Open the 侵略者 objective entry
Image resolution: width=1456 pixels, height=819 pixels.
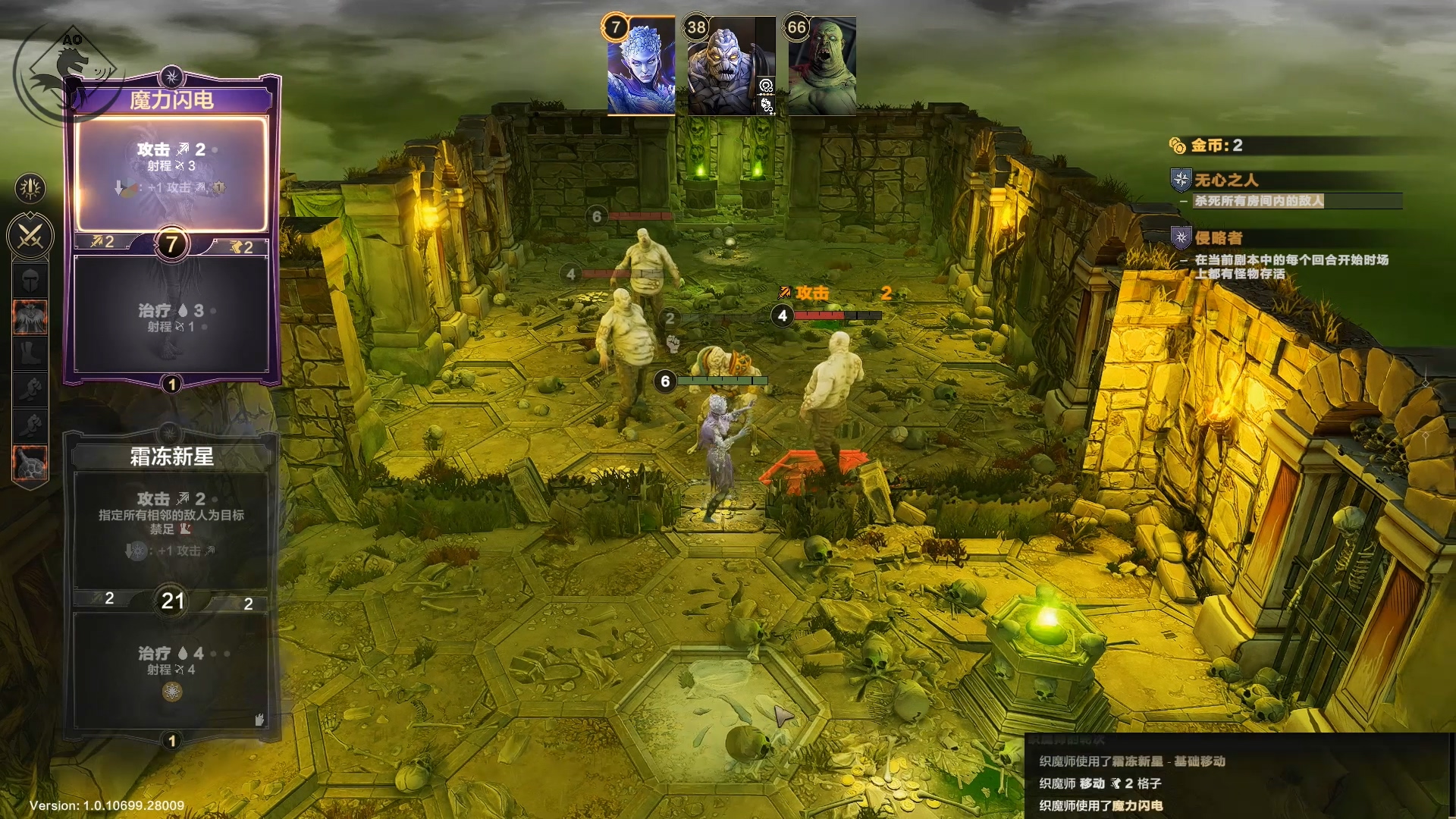tap(1218, 238)
